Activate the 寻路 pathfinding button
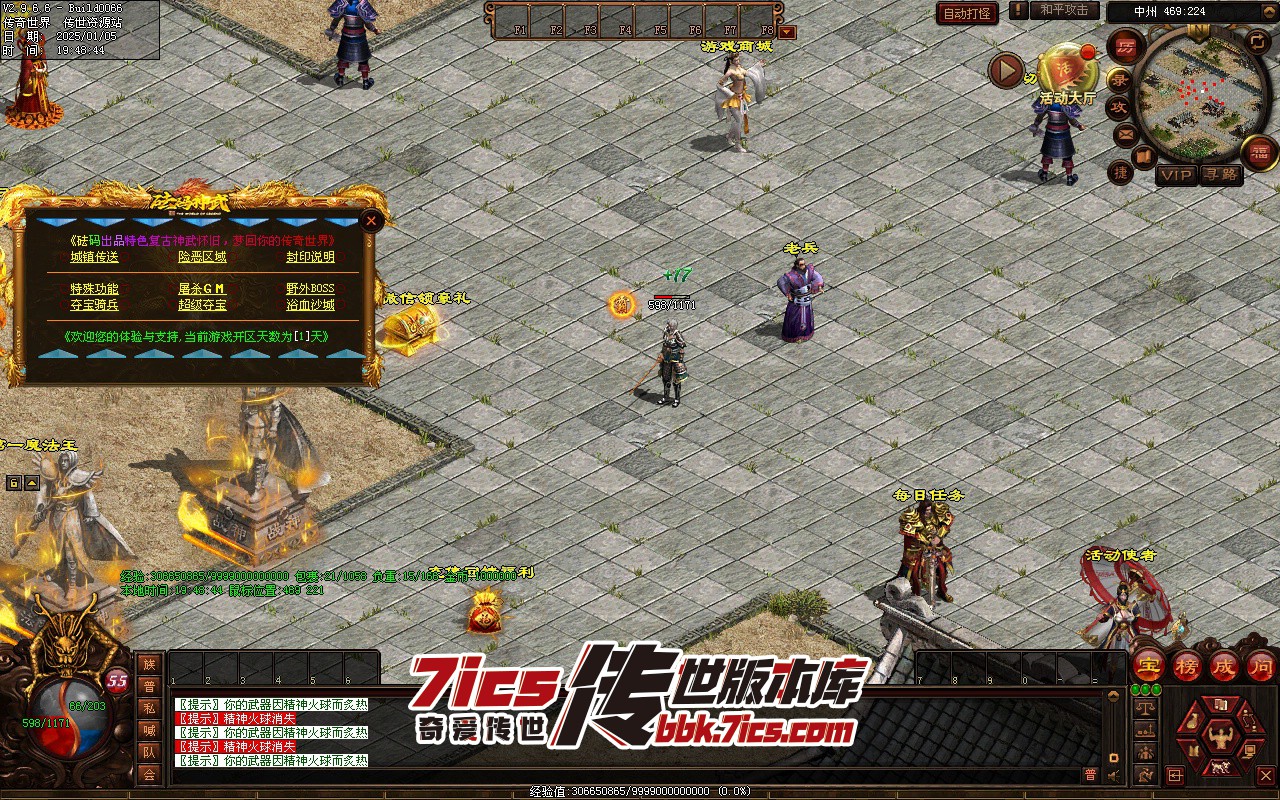1280x800 pixels. pos(1220,175)
